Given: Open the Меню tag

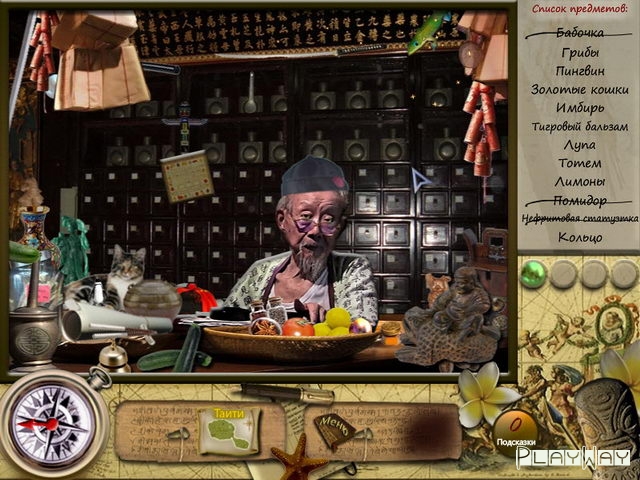Looking at the screenshot, I should click(334, 430).
